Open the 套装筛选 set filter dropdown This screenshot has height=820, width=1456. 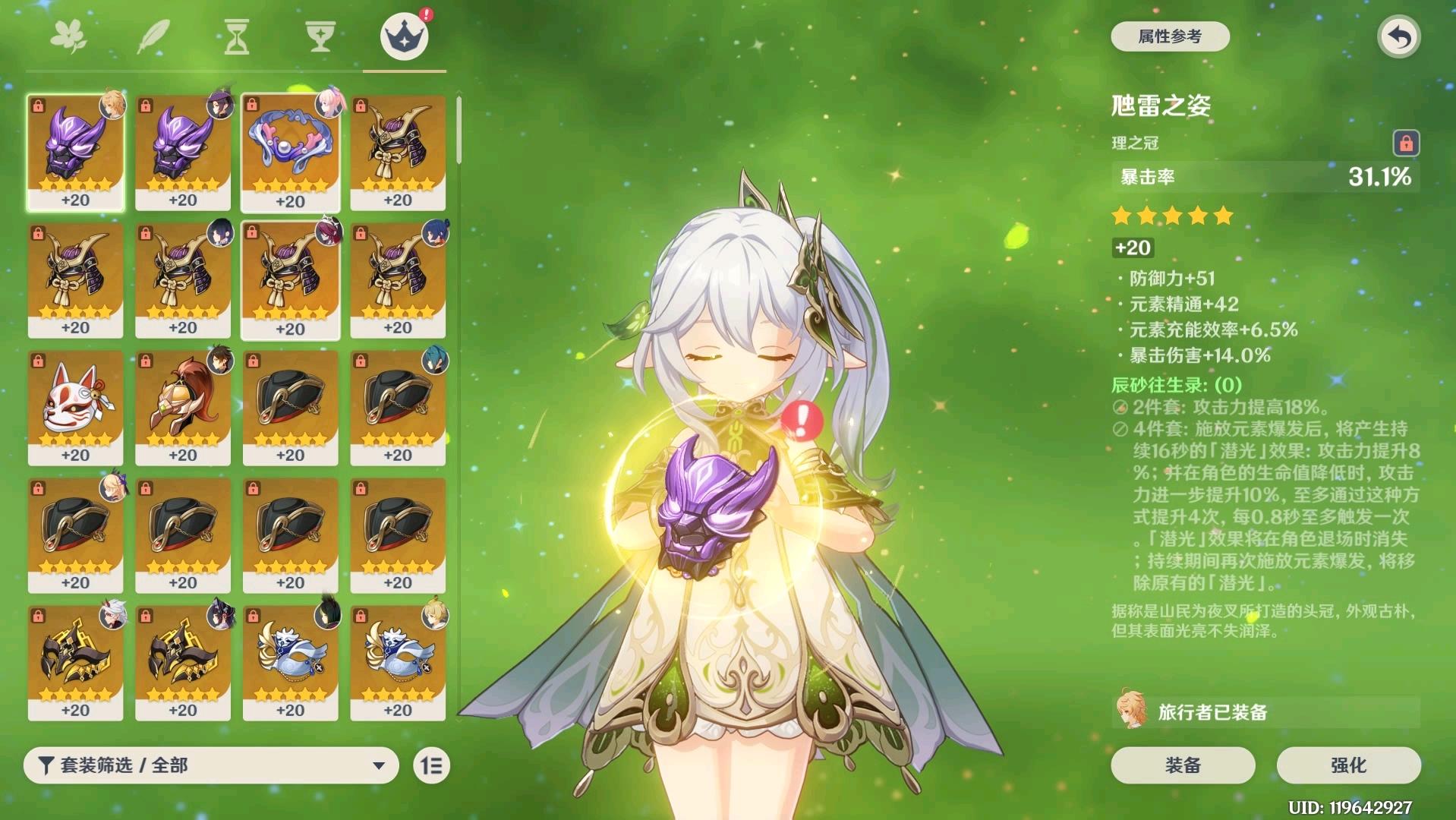(211, 765)
